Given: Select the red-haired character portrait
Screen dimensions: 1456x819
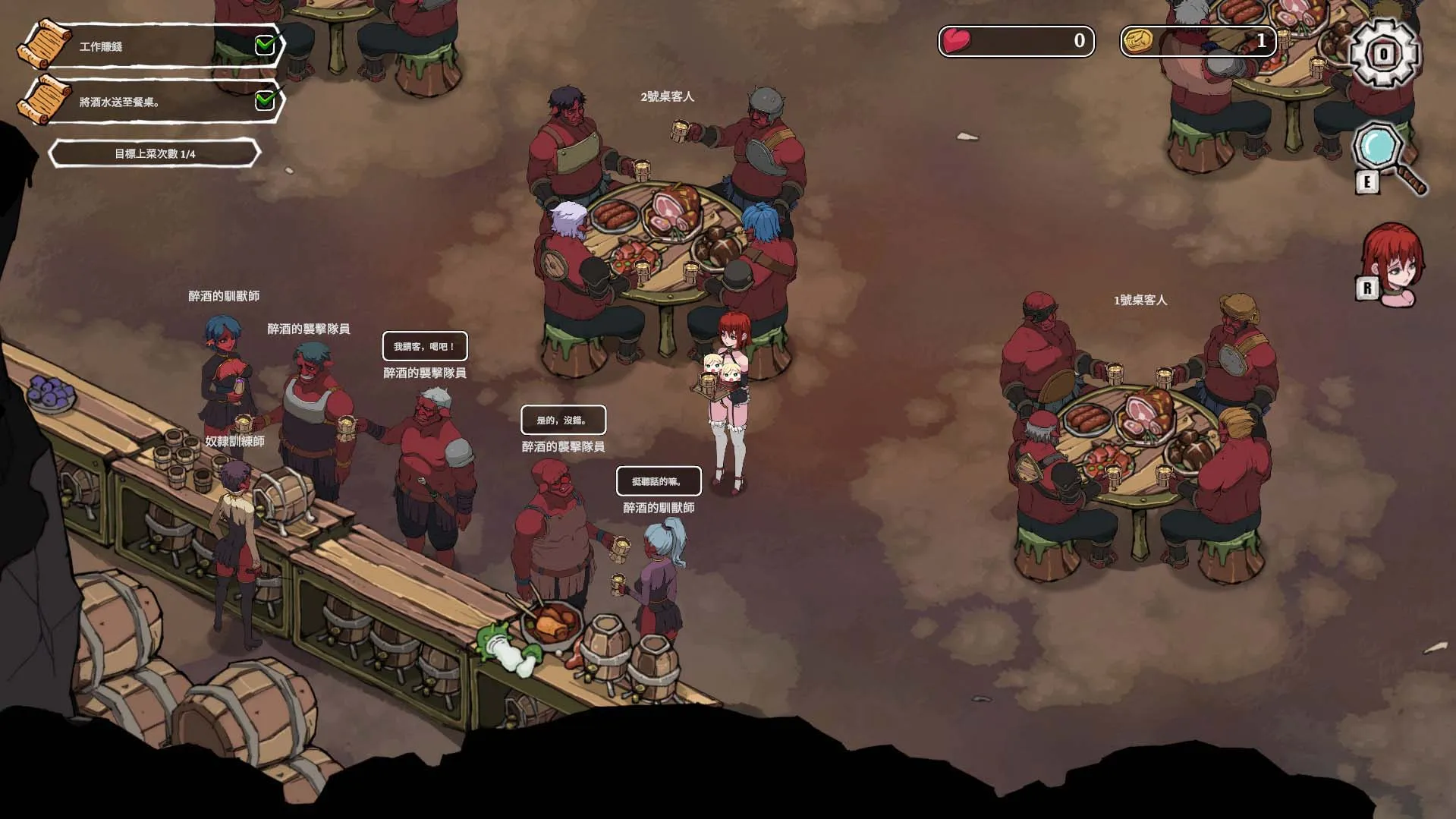Looking at the screenshot, I should [1392, 262].
